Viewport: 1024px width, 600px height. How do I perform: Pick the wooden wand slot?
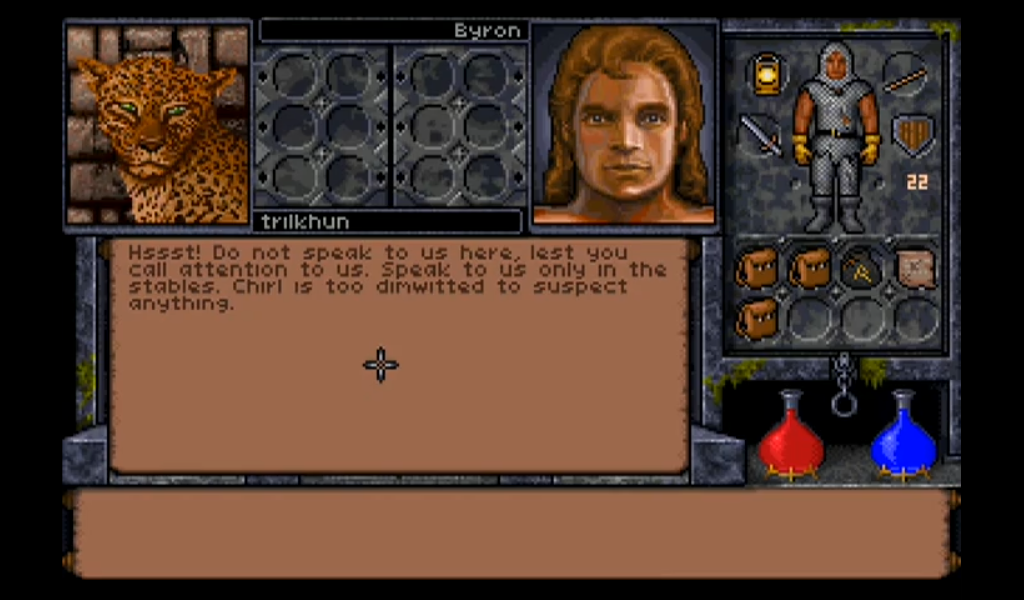click(x=904, y=74)
